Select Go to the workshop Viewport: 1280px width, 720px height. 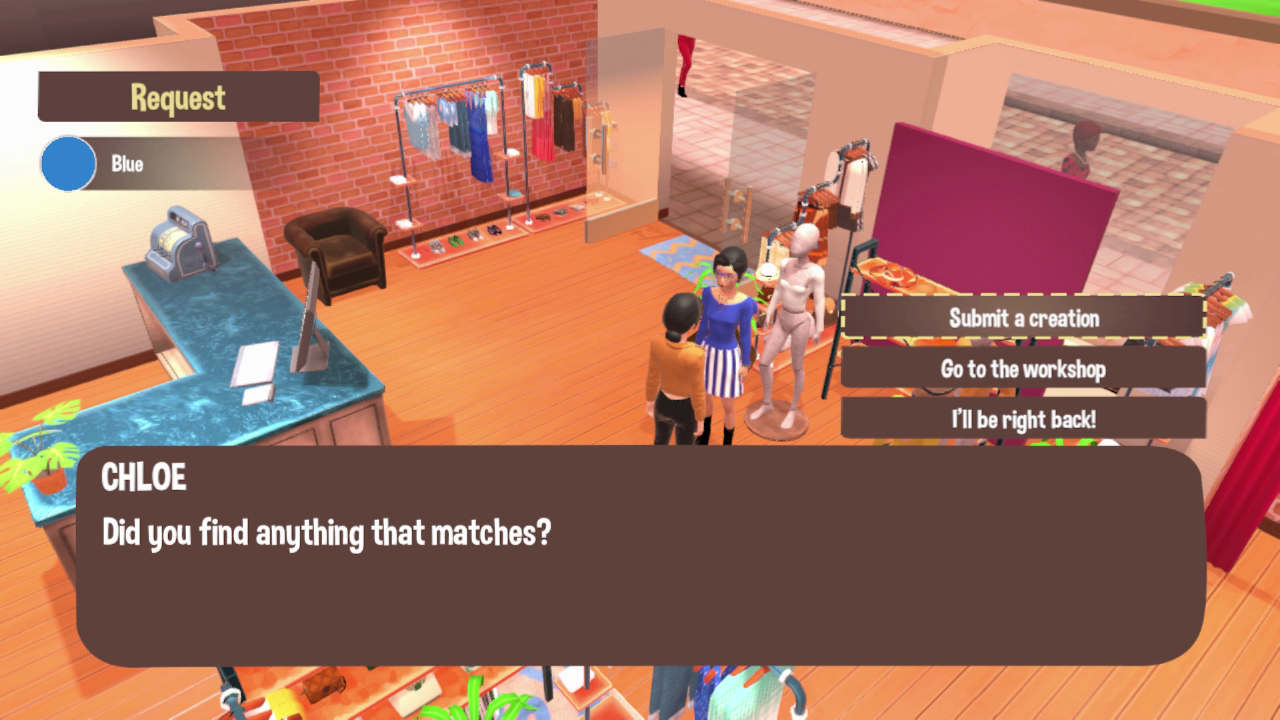click(1022, 369)
